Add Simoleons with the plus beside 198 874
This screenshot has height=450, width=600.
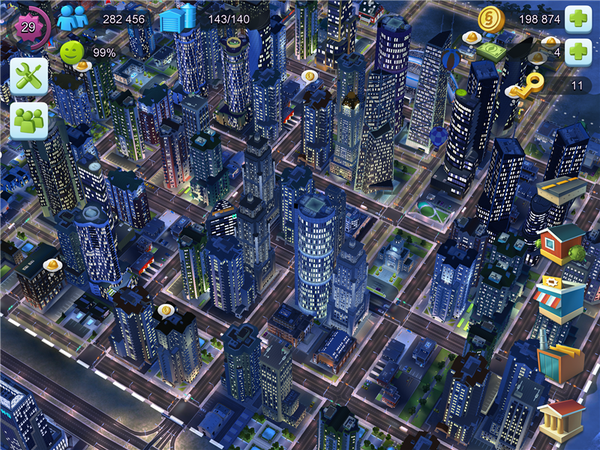point(578,18)
